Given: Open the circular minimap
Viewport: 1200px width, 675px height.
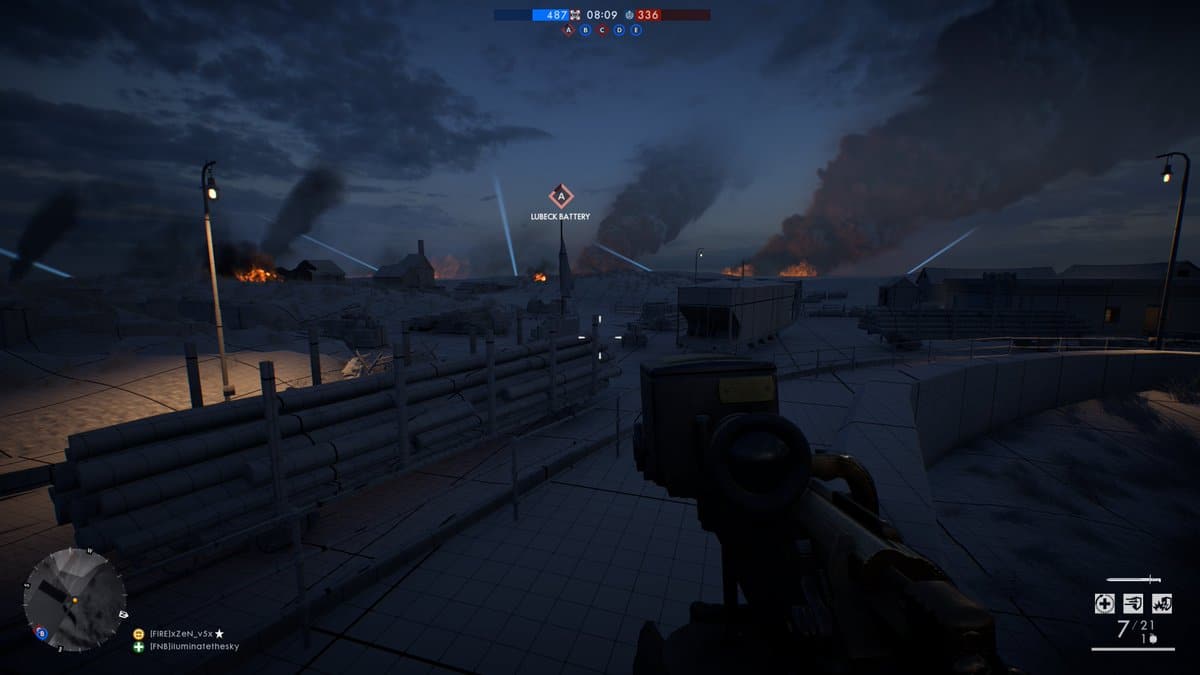Looking at the screenshot, I should 74,599.
